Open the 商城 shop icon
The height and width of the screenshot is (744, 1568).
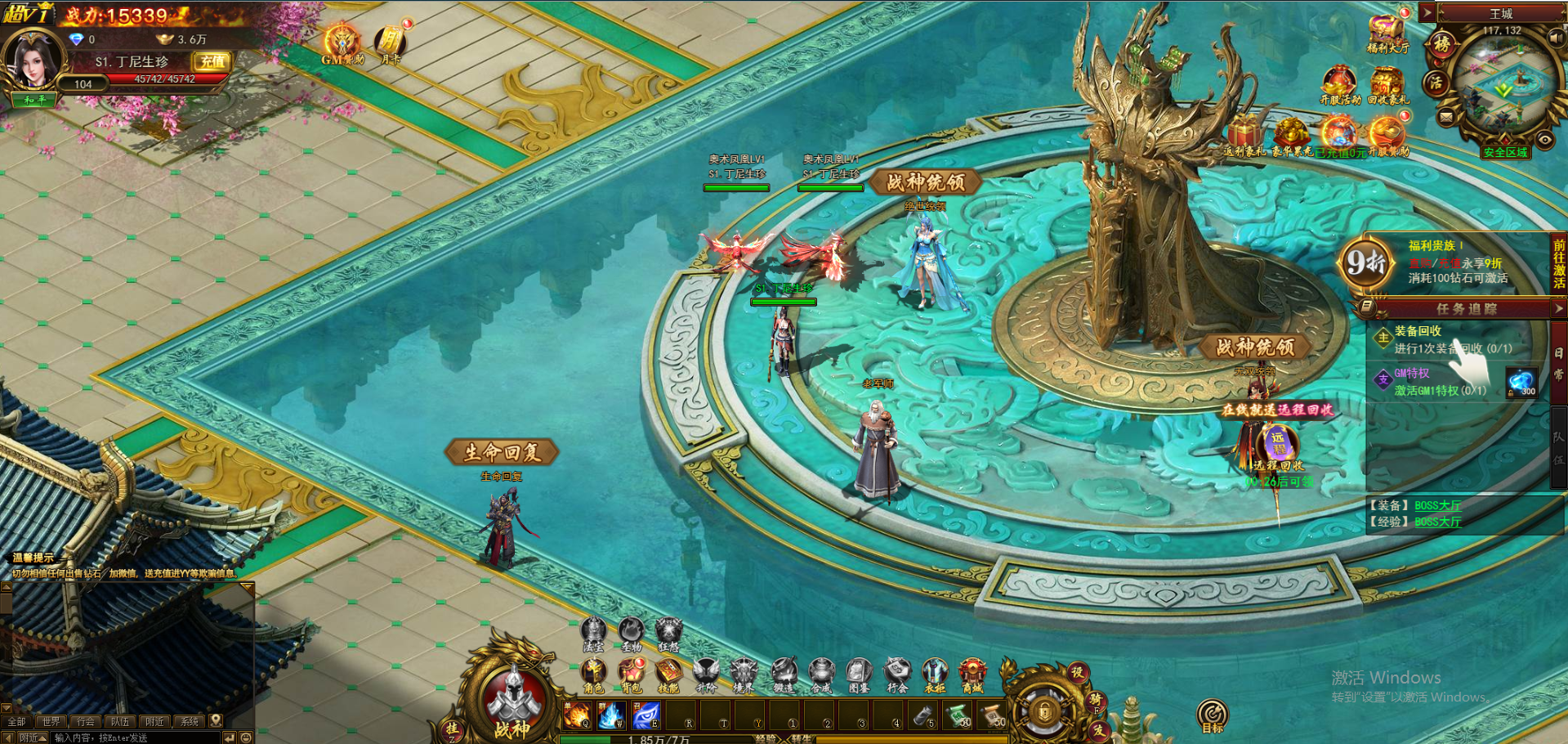pos(972,674)
